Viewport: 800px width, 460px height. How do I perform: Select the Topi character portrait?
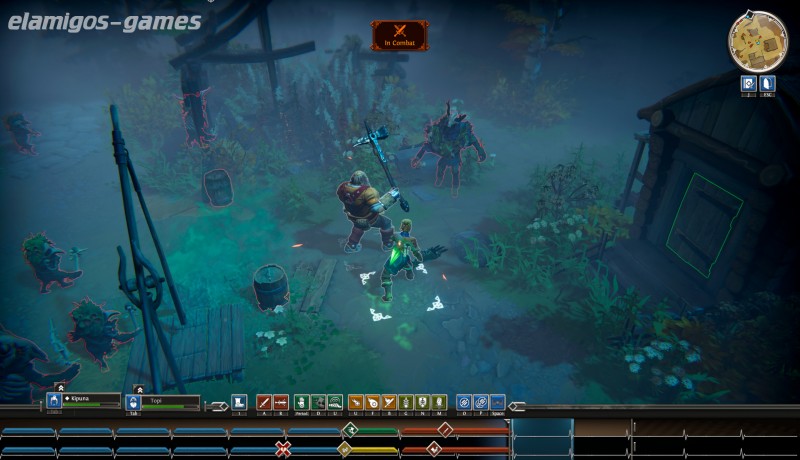coord(133,401)
